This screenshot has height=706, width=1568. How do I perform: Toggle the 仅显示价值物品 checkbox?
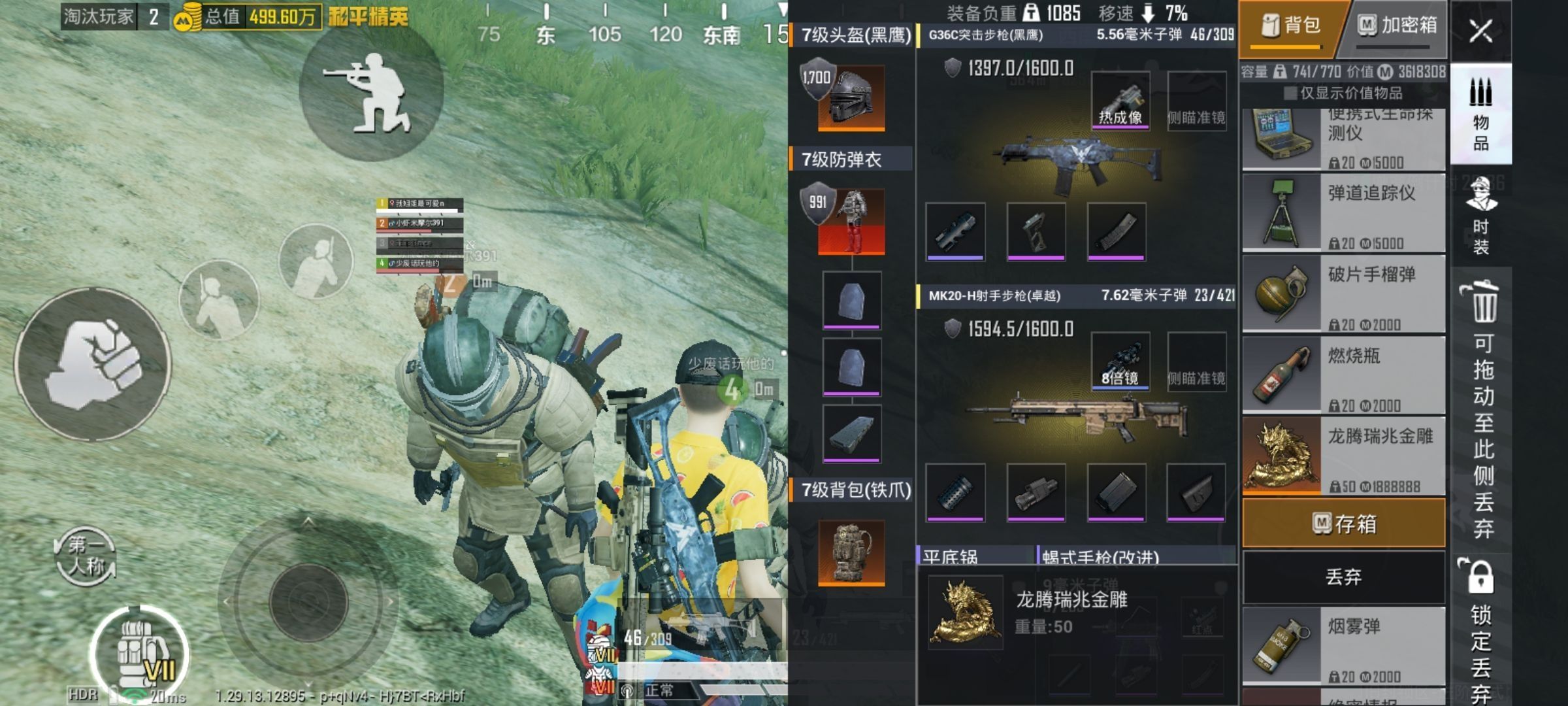point(1290,93)
